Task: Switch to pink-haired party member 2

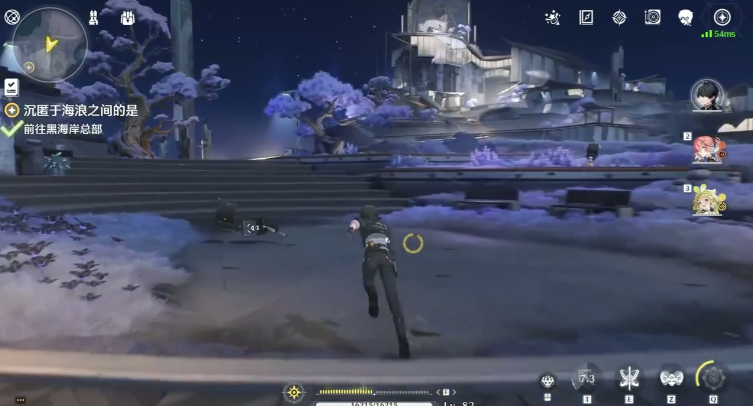Action: 706,148
